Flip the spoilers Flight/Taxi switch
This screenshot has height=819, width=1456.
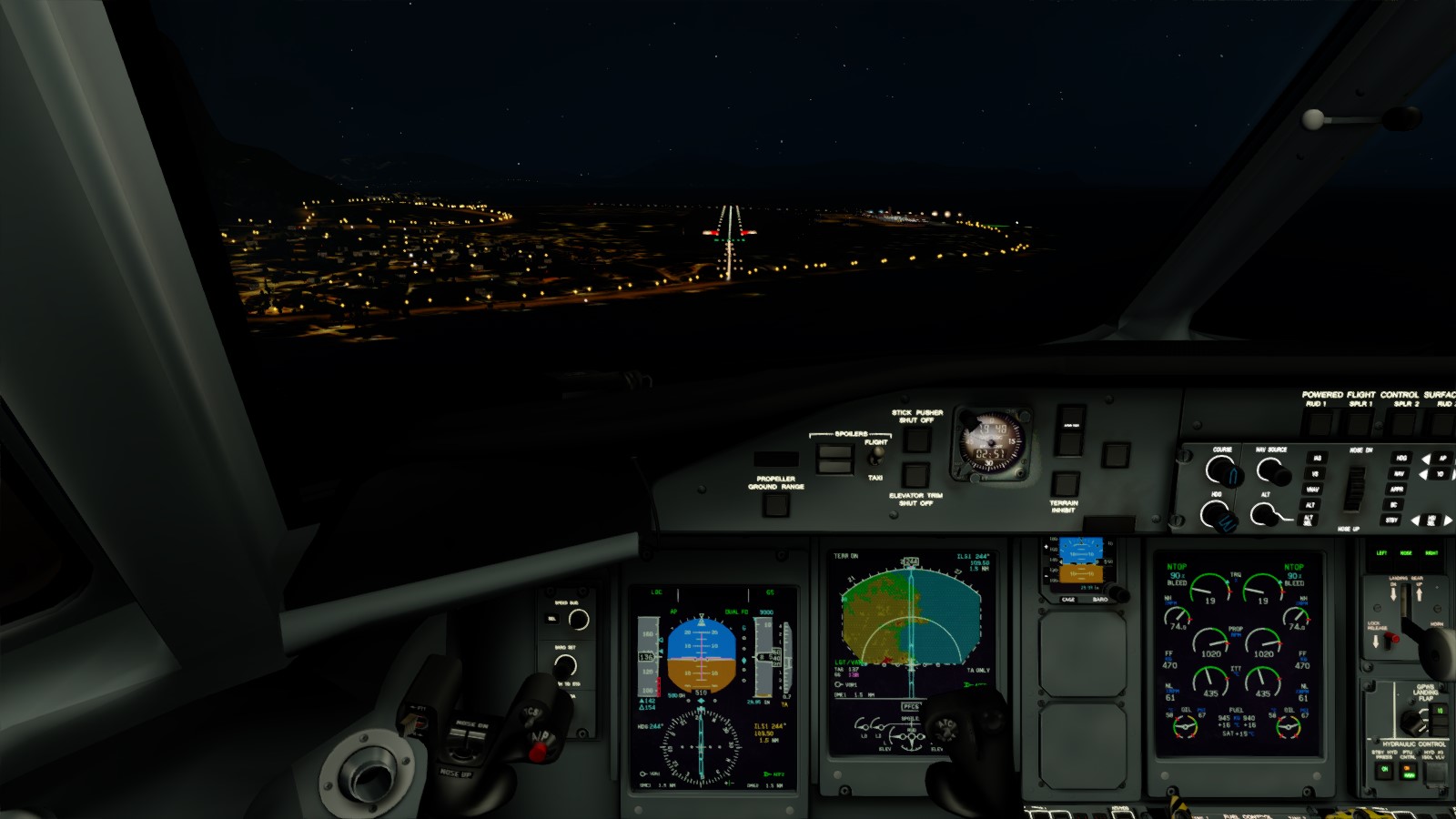point(876,454)
